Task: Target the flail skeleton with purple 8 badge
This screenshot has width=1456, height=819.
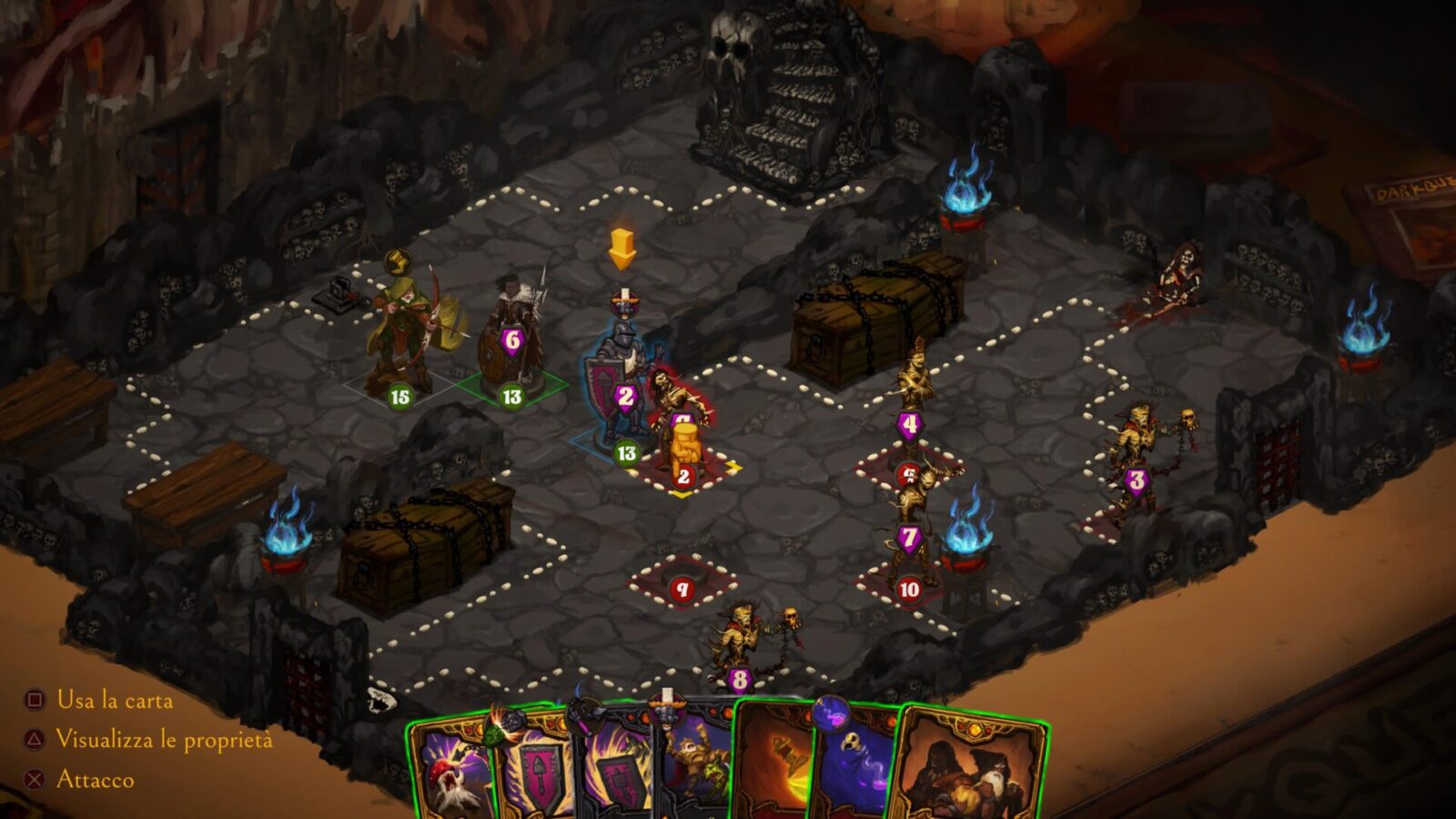Action: click(x=742, y=642)
